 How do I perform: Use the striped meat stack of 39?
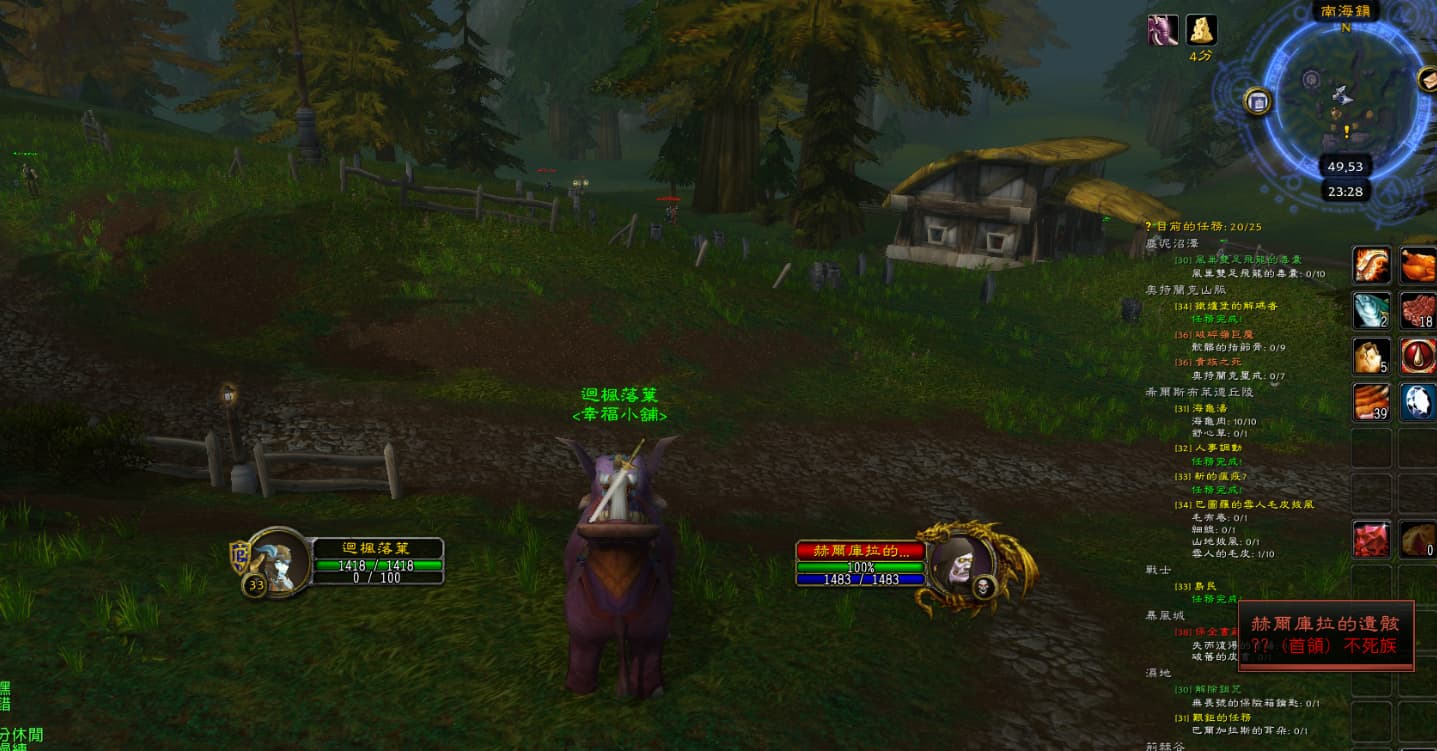click(x=1370, y=402)
